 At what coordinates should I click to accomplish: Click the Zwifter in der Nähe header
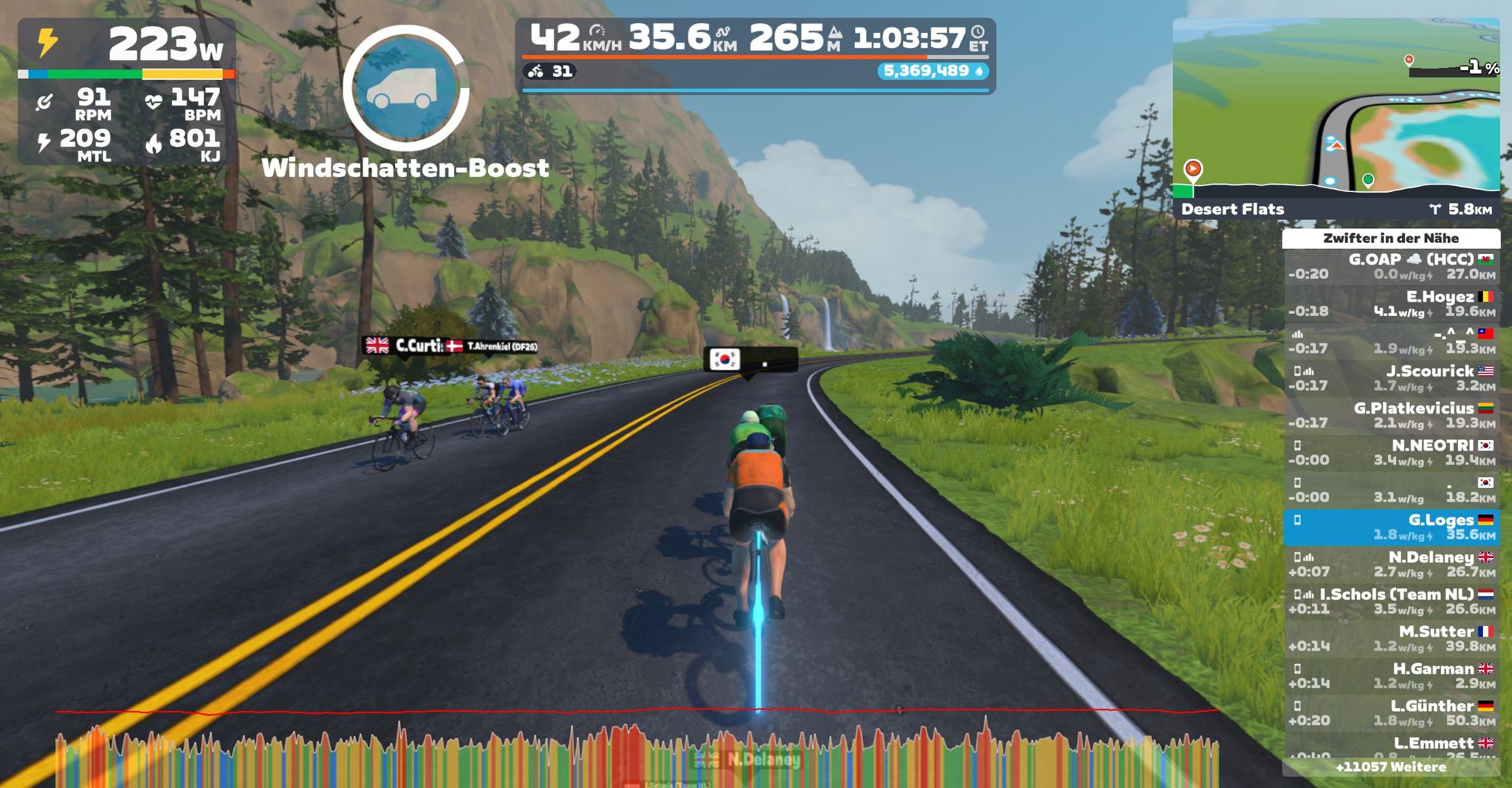pyautogui.click(x=1391, y=238)
